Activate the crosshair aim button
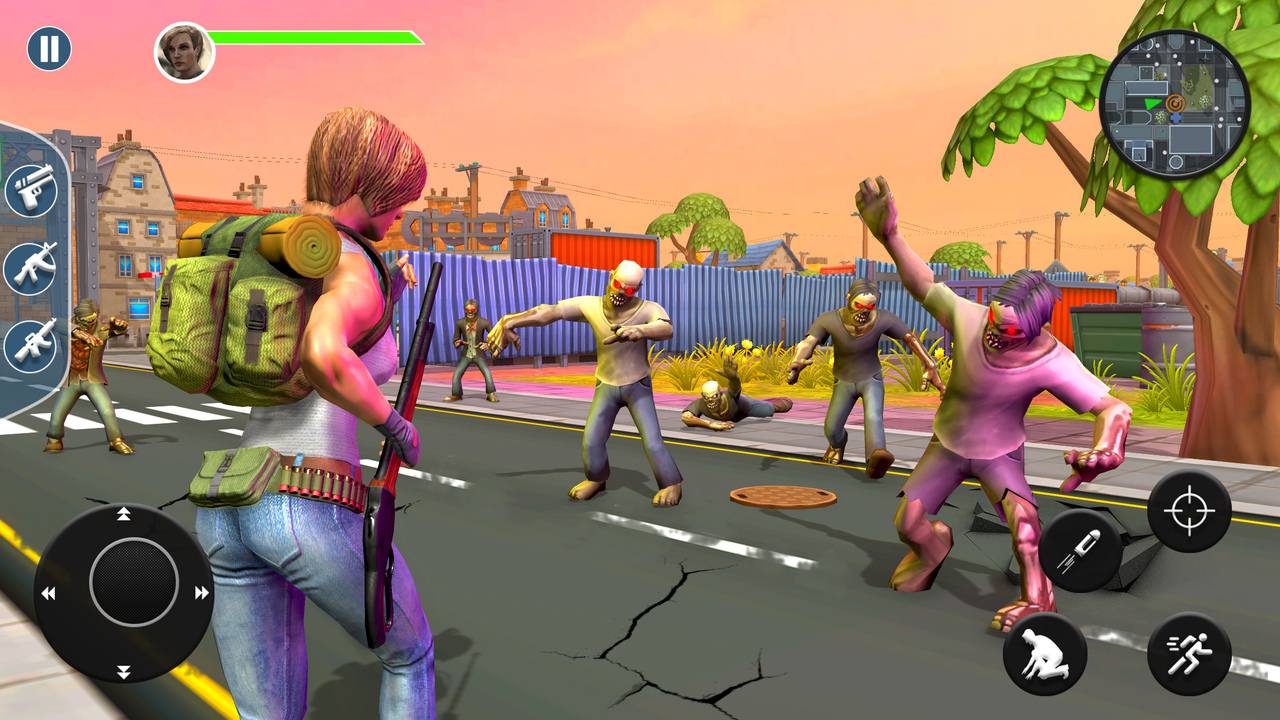Screen dimensions: 1280x720 coord(1189,511)
